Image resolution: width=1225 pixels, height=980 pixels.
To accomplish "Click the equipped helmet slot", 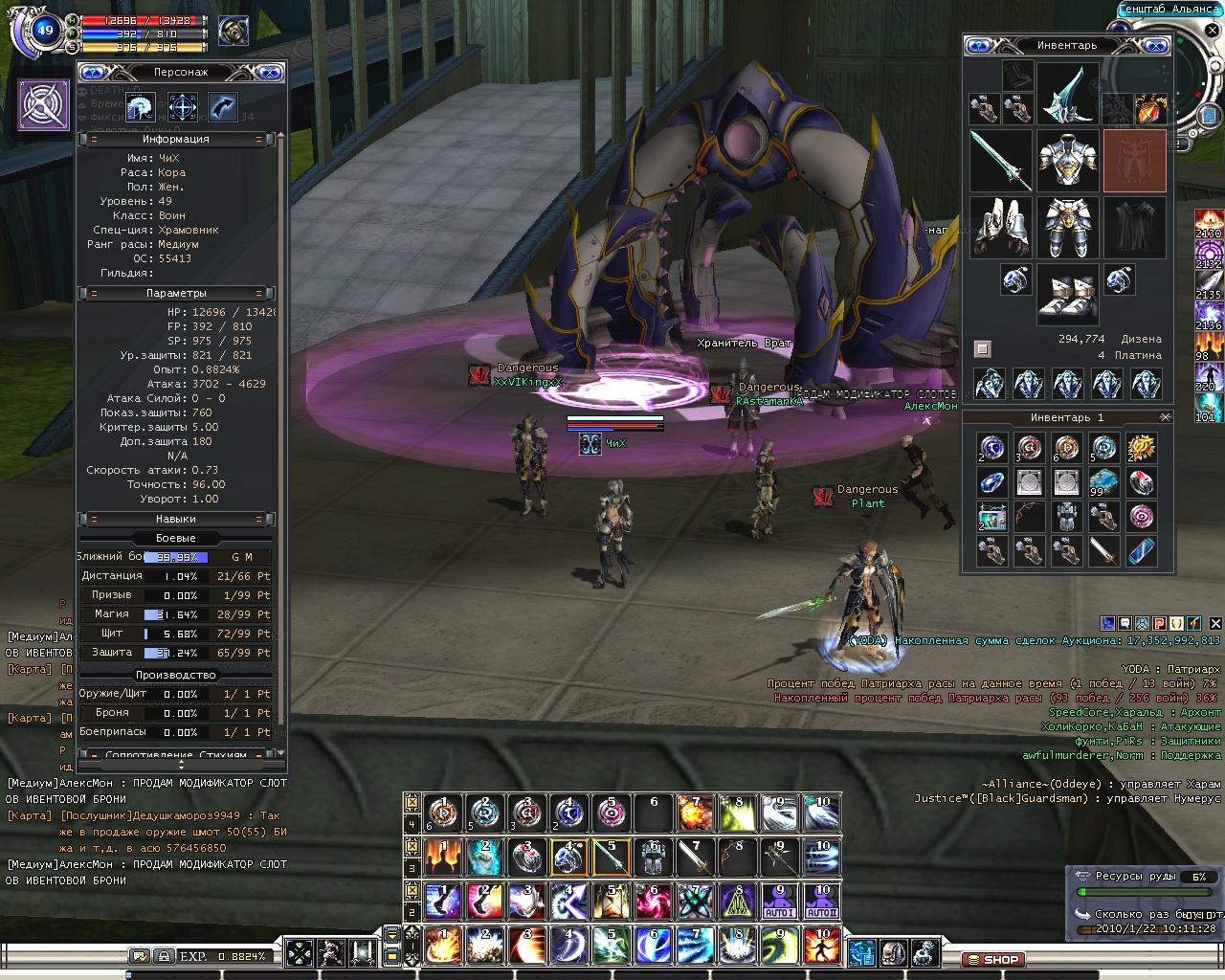I will [1067, 94].
